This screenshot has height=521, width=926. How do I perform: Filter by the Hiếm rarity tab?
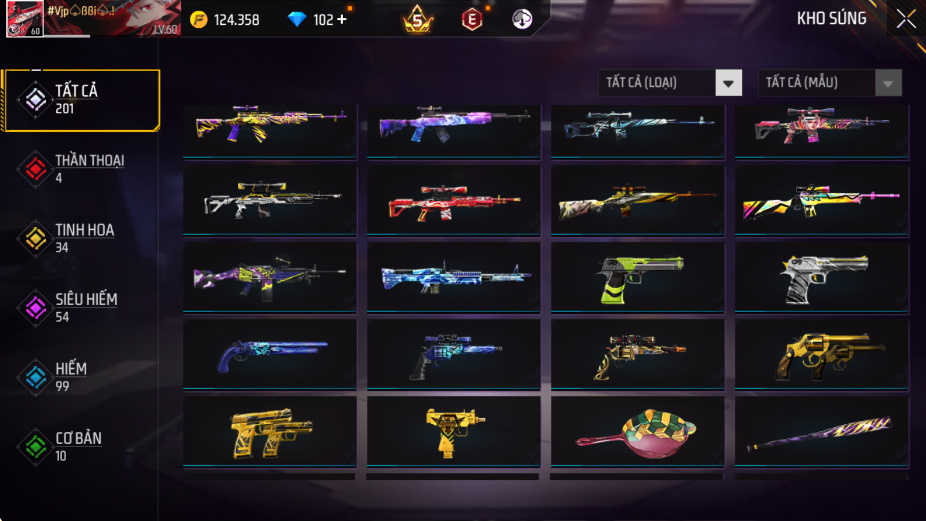(80, 377)
